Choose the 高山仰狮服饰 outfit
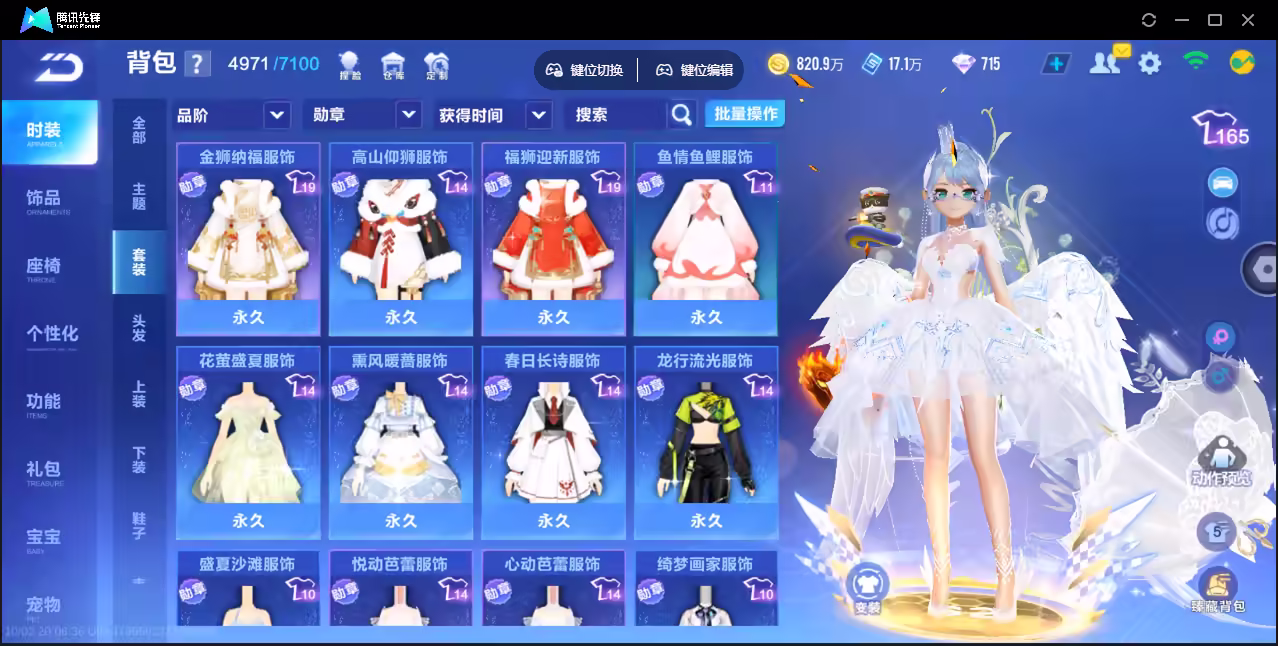Viewport: 1278px width, 646px height. point(401,239)
